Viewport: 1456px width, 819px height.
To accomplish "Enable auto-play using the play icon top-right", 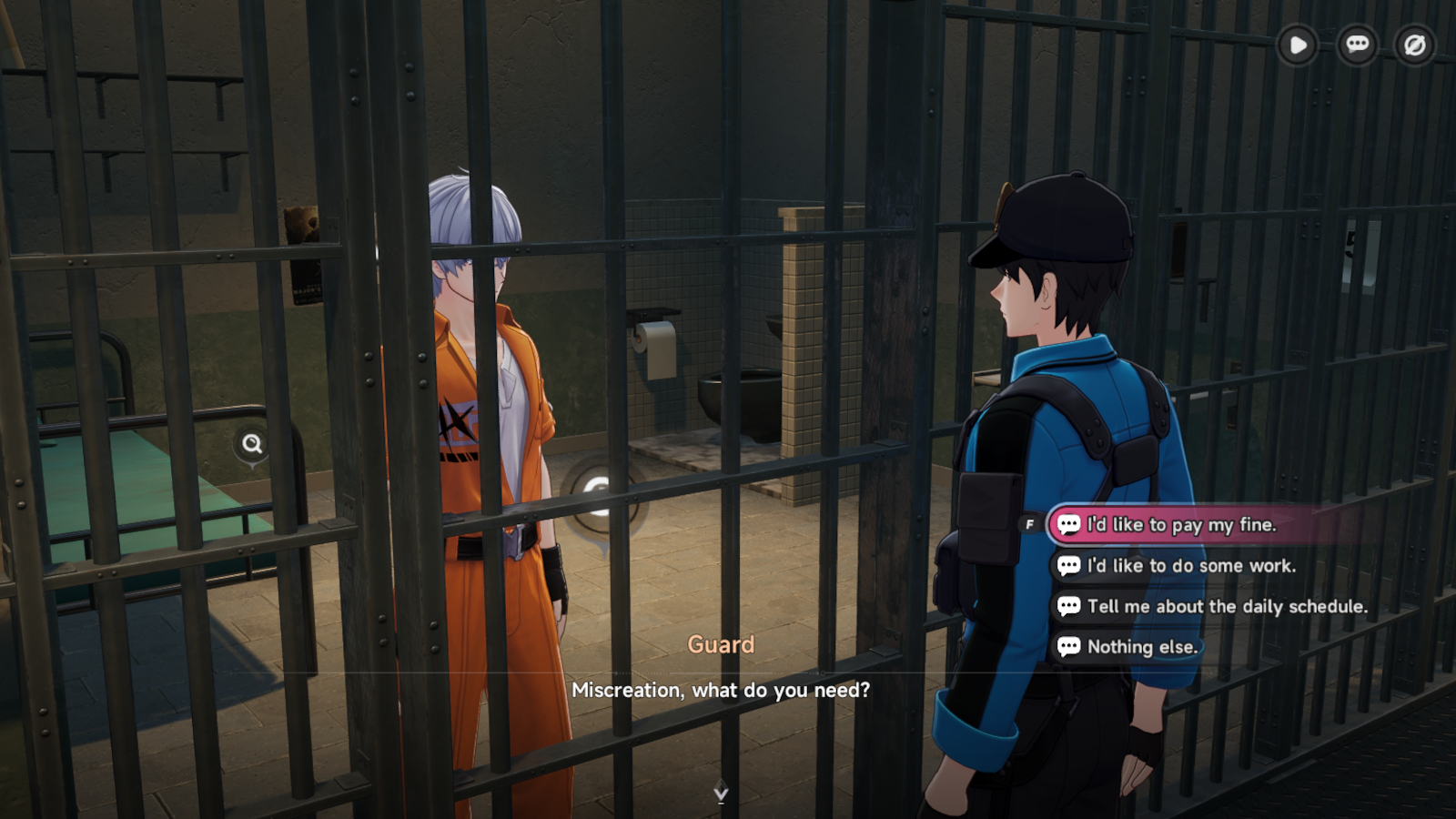I will [1298, 45].
